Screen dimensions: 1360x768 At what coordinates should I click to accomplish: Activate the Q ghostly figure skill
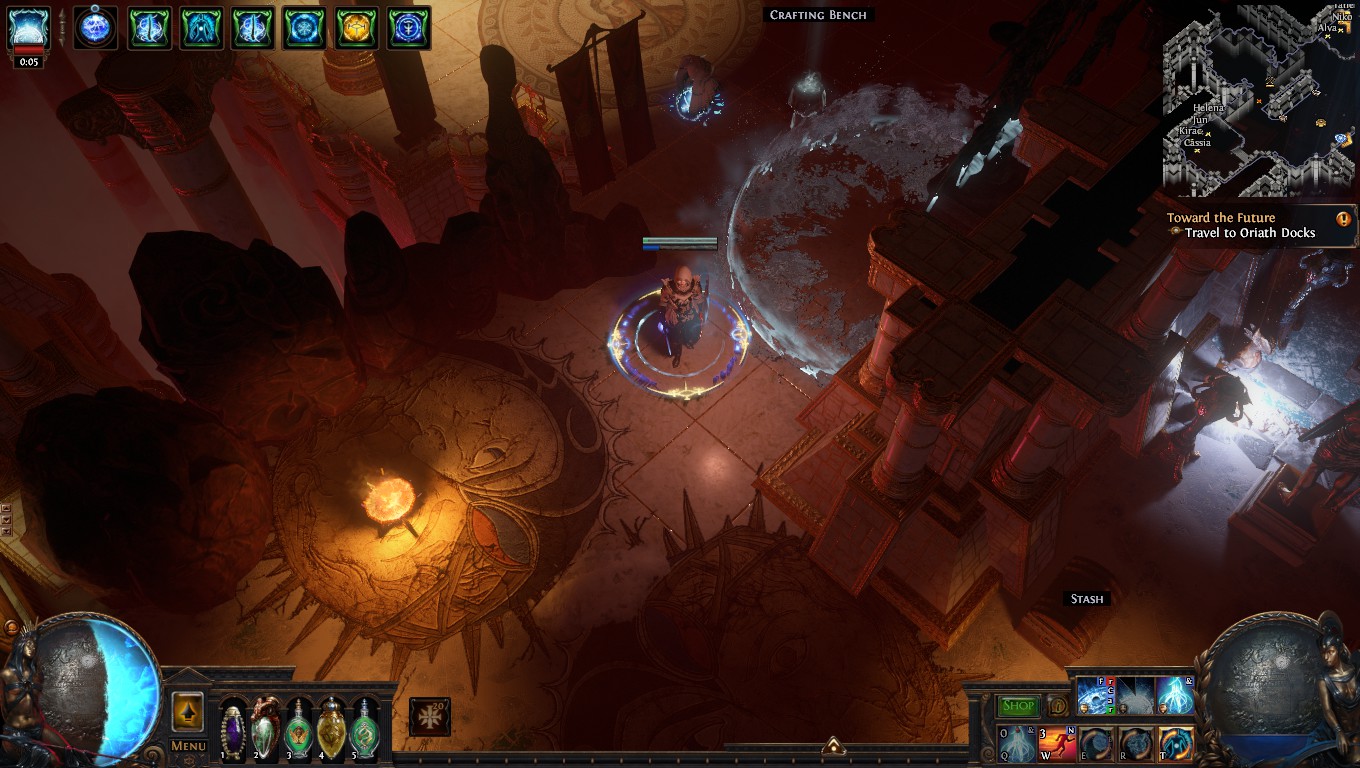[x=1016, y=744]
